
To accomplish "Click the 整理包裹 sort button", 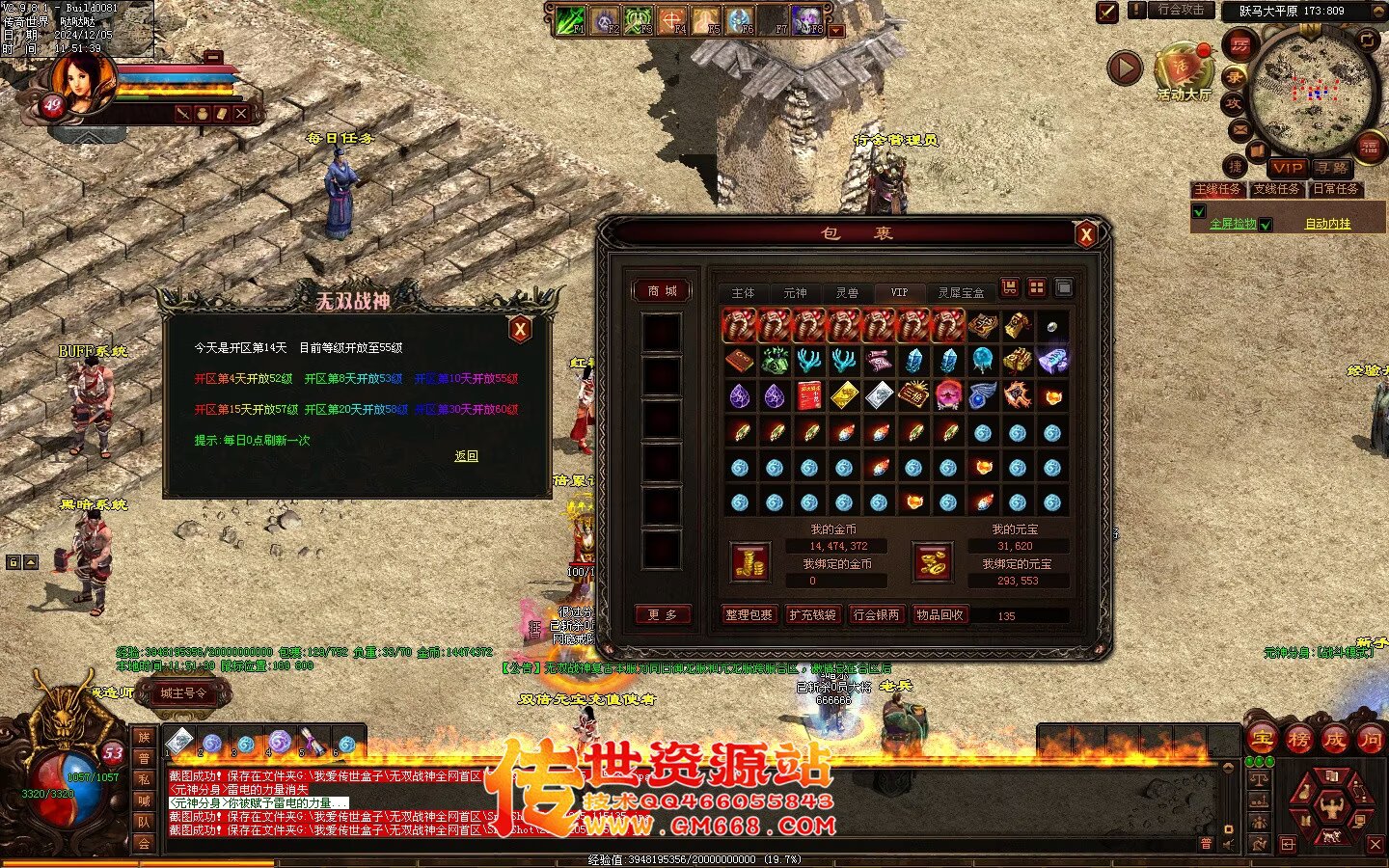I will point(749,614).
